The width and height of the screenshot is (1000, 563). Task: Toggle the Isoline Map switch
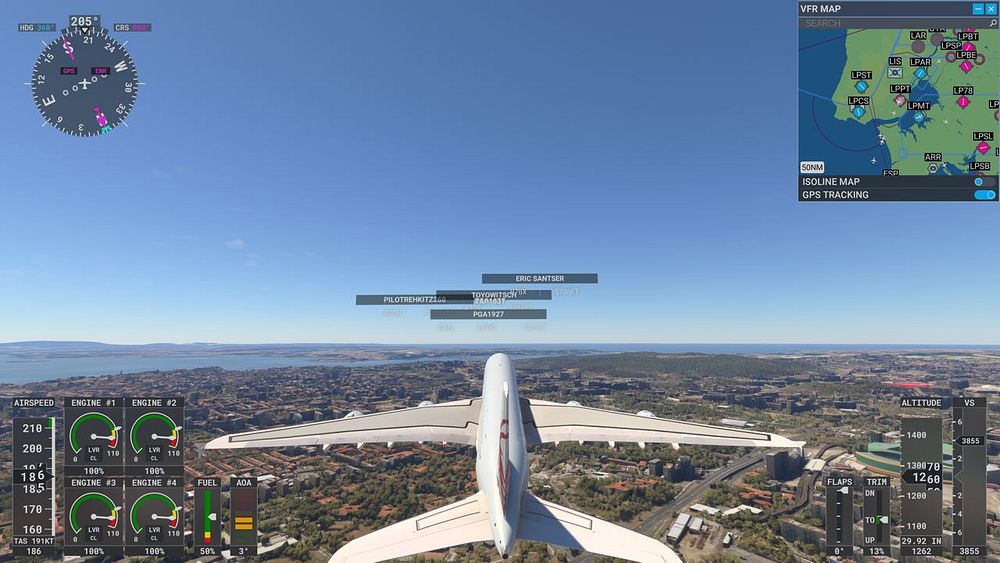coord(984,182)
